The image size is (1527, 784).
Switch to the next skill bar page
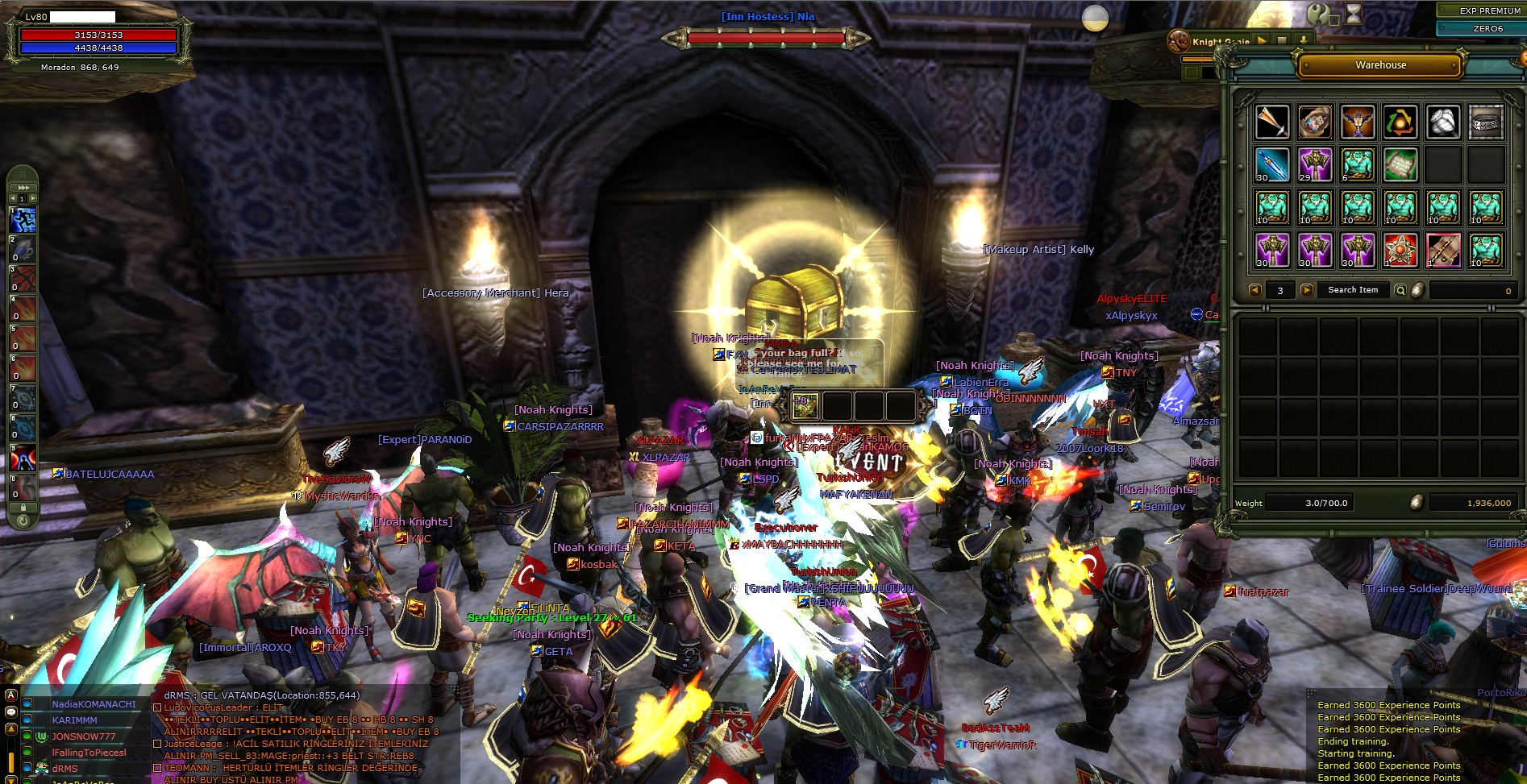33,198
